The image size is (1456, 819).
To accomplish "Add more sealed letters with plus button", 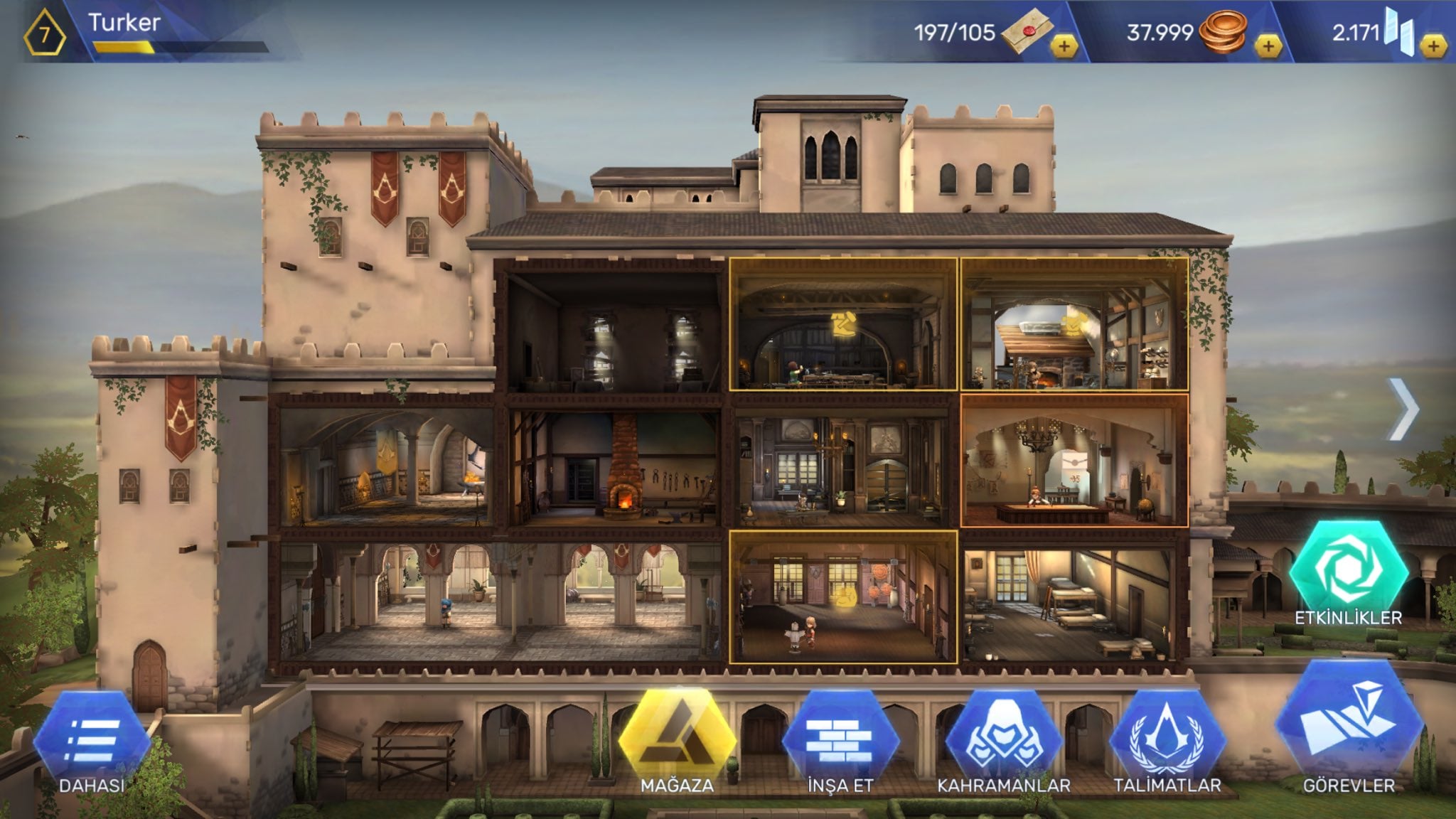I will [x=1064, y=47].
